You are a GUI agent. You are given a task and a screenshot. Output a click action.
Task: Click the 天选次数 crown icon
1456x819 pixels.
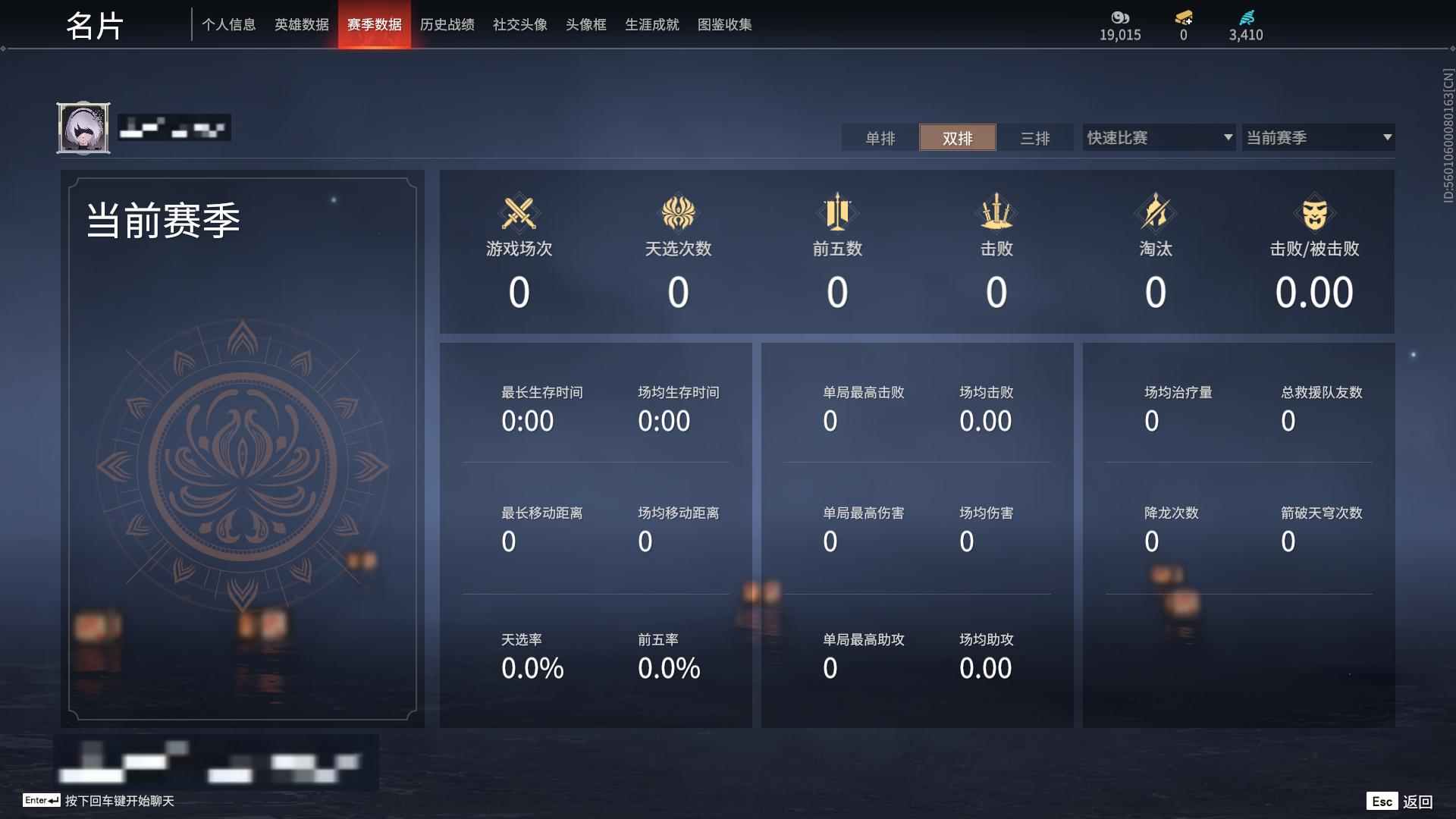[679, 213]
